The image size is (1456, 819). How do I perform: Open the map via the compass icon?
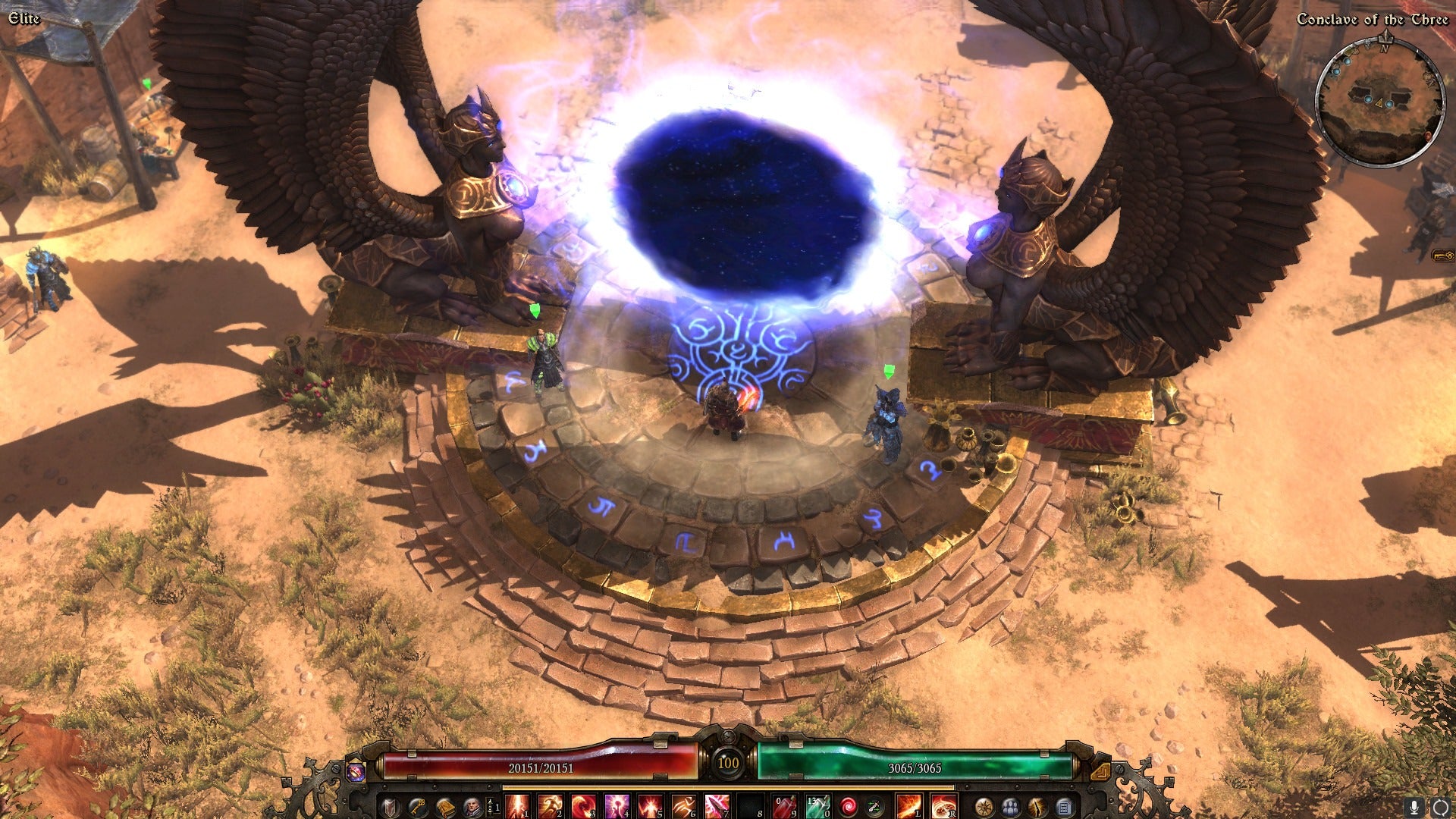click(984, 808)
